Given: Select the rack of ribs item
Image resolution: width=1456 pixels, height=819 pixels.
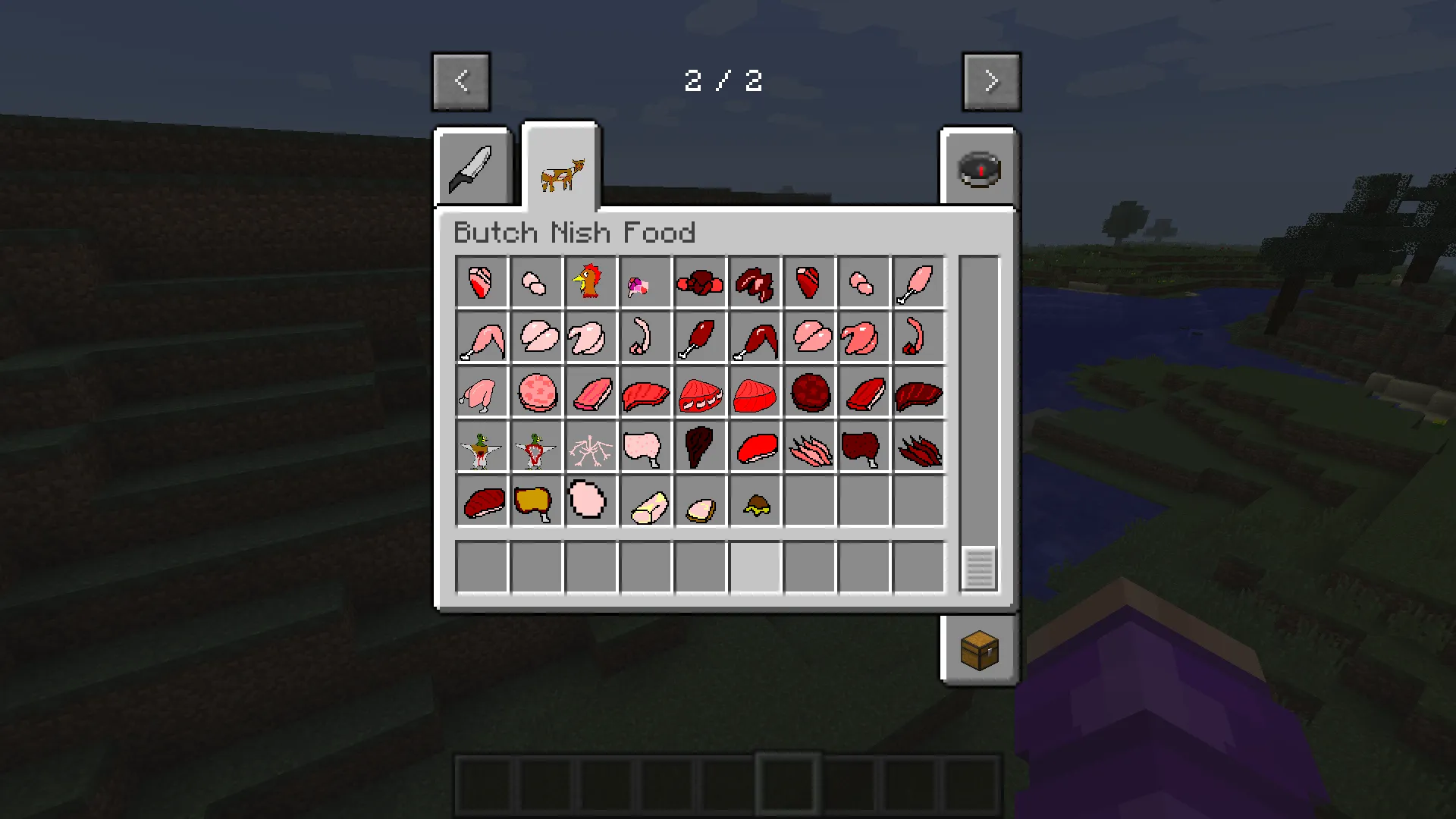Looking at the screenshot, I should point(700,391).
